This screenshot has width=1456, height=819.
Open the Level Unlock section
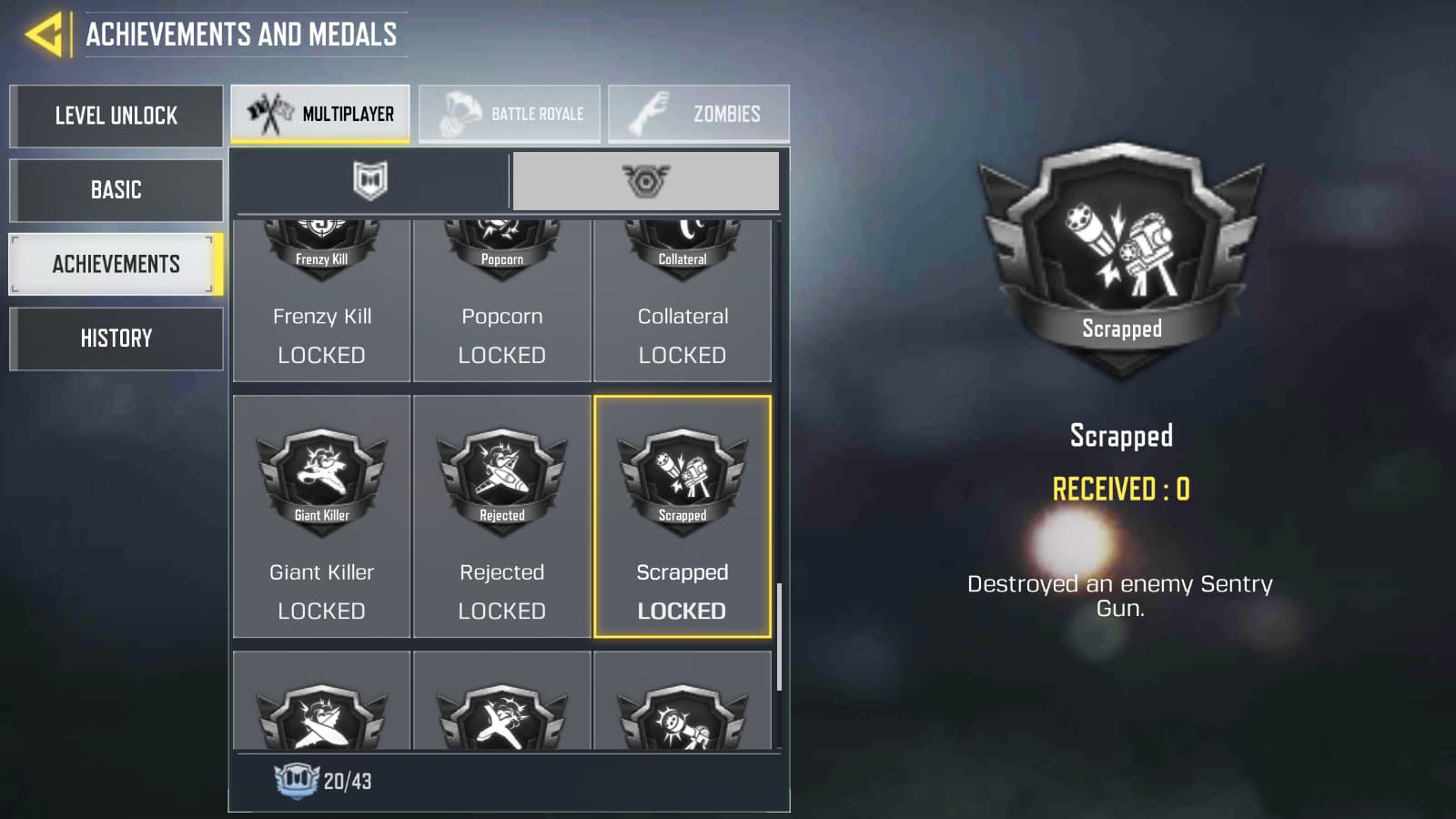116,116
